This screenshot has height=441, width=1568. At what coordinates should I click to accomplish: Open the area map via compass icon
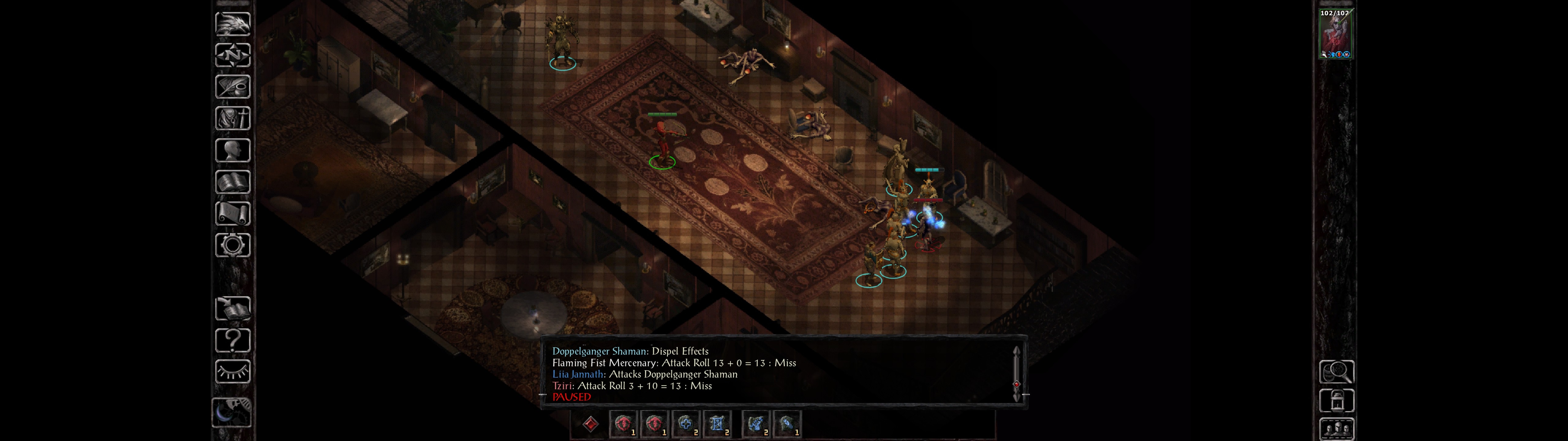[232, 55]
